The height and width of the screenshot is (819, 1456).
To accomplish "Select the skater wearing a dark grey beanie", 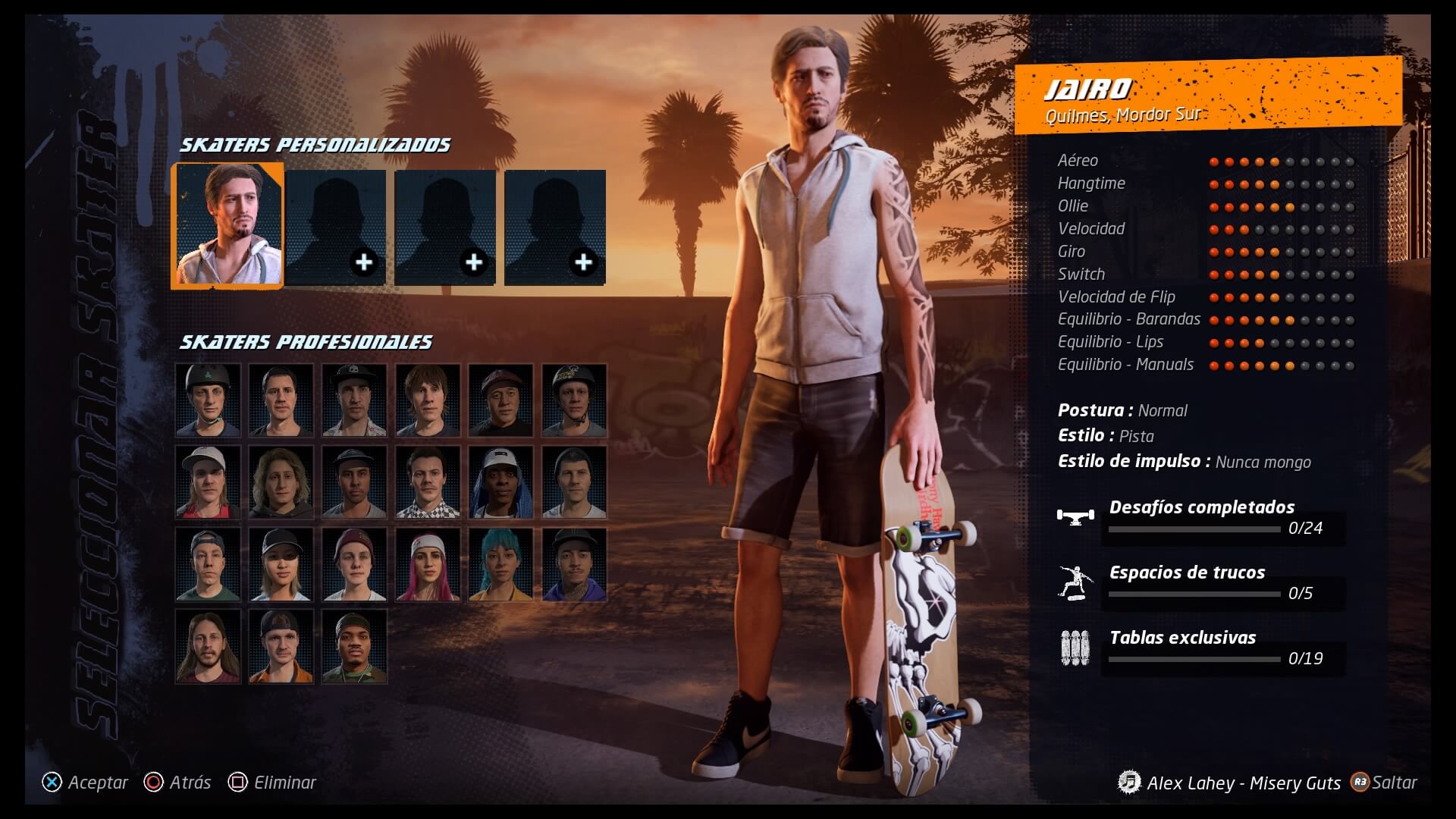I will (x=574, y=482).
